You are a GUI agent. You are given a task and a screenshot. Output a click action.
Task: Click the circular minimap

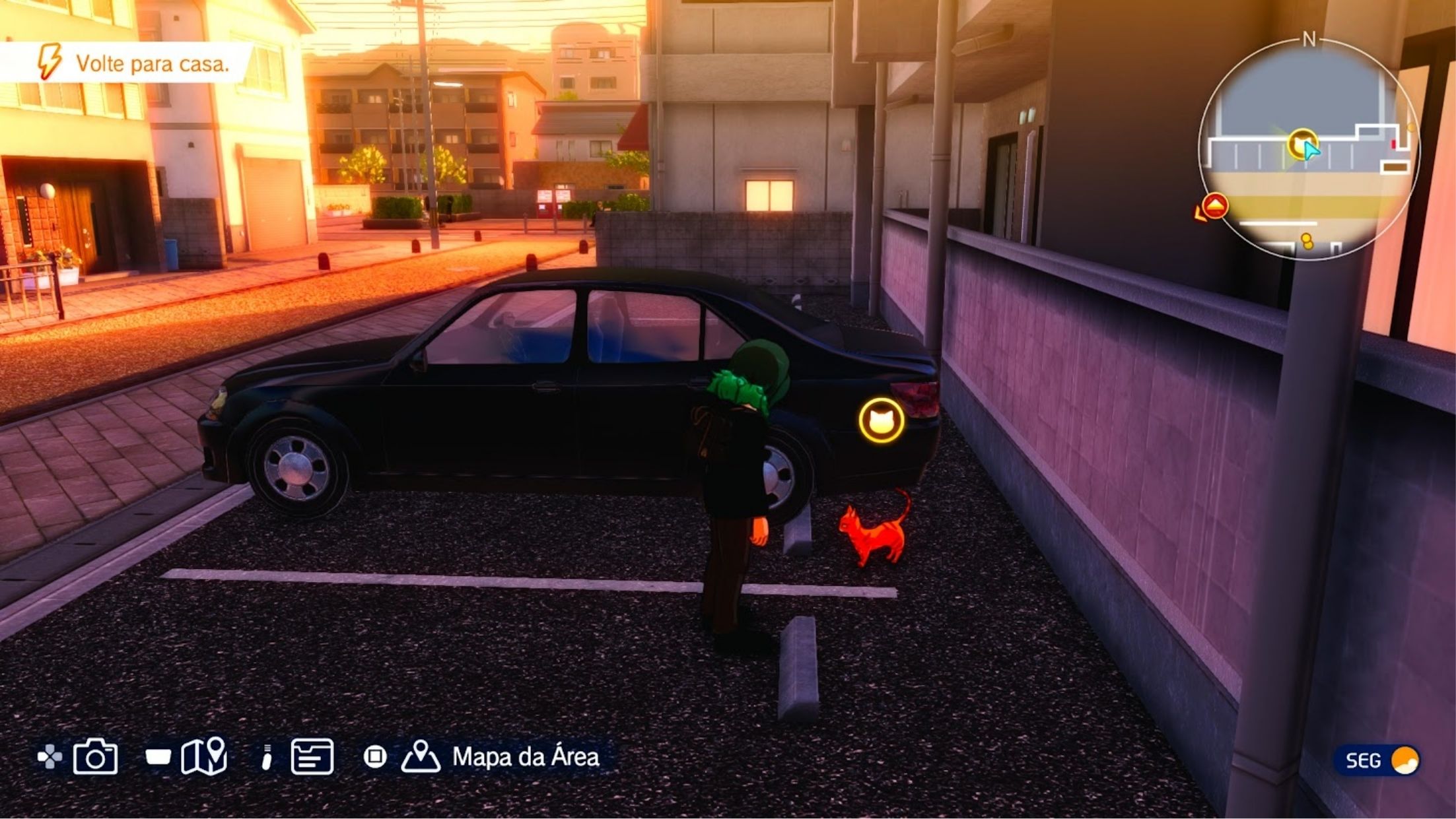1307,149
